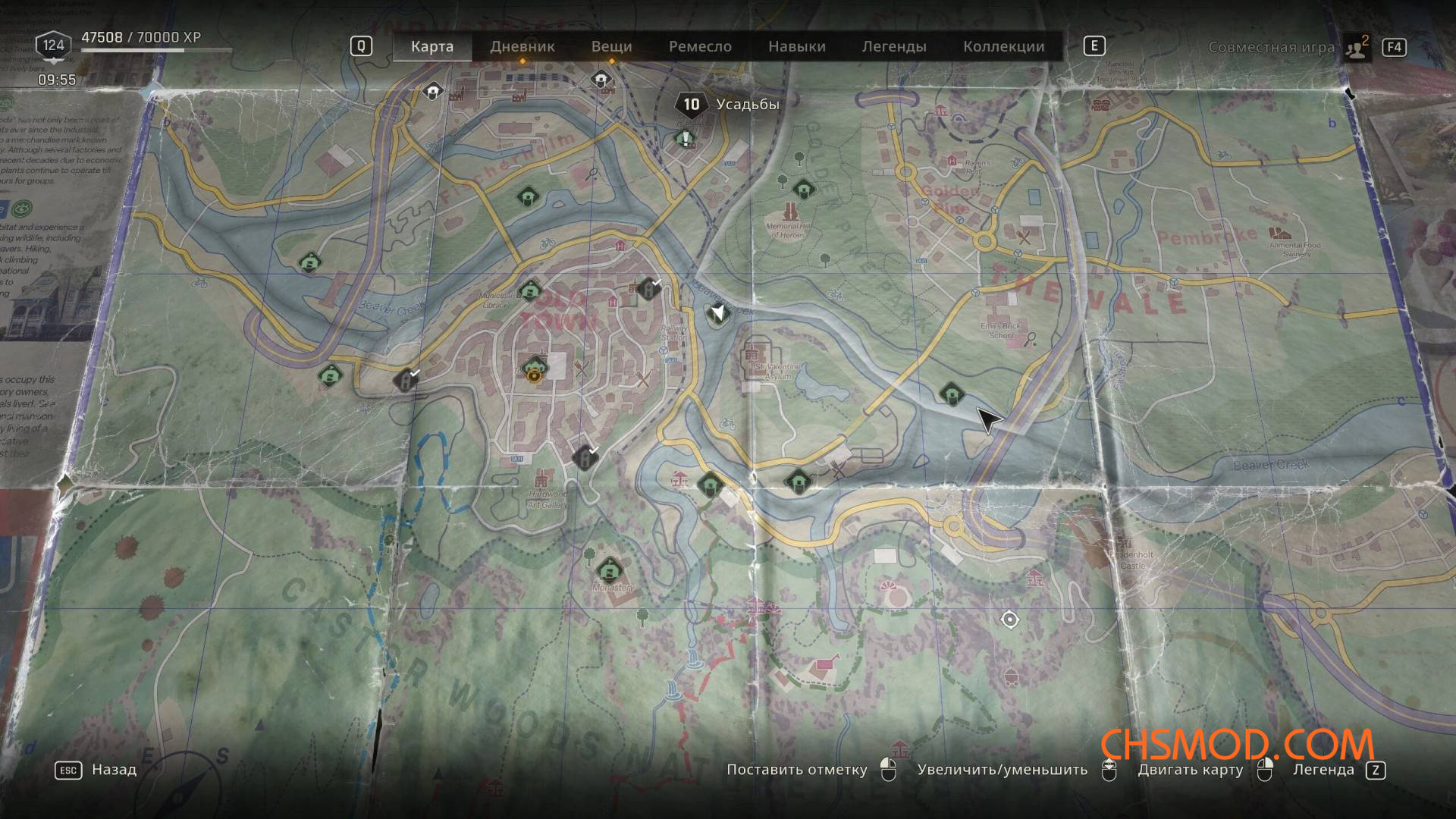Select the Ремесло tab

click(x=700, y=46)
